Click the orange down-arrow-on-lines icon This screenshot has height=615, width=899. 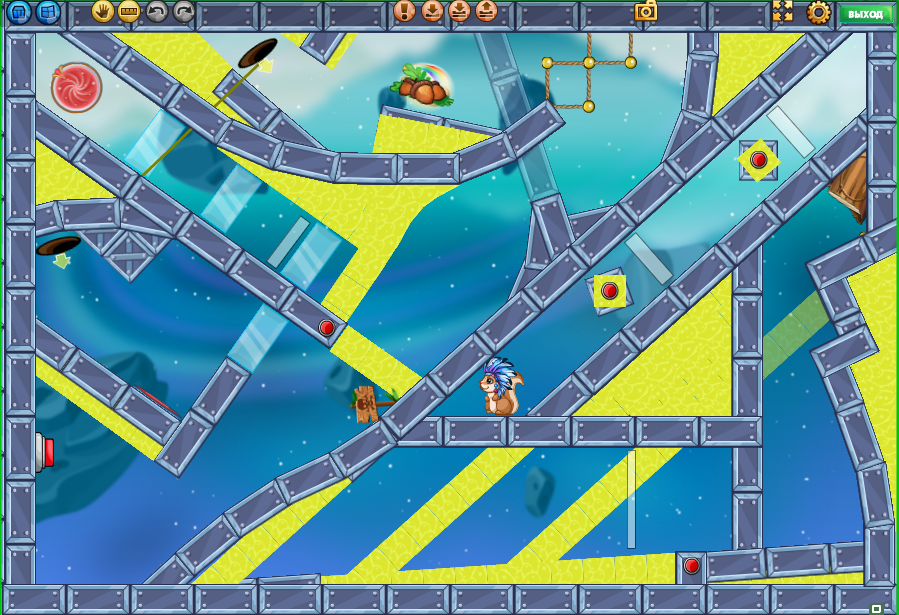(x=459, y=12)
